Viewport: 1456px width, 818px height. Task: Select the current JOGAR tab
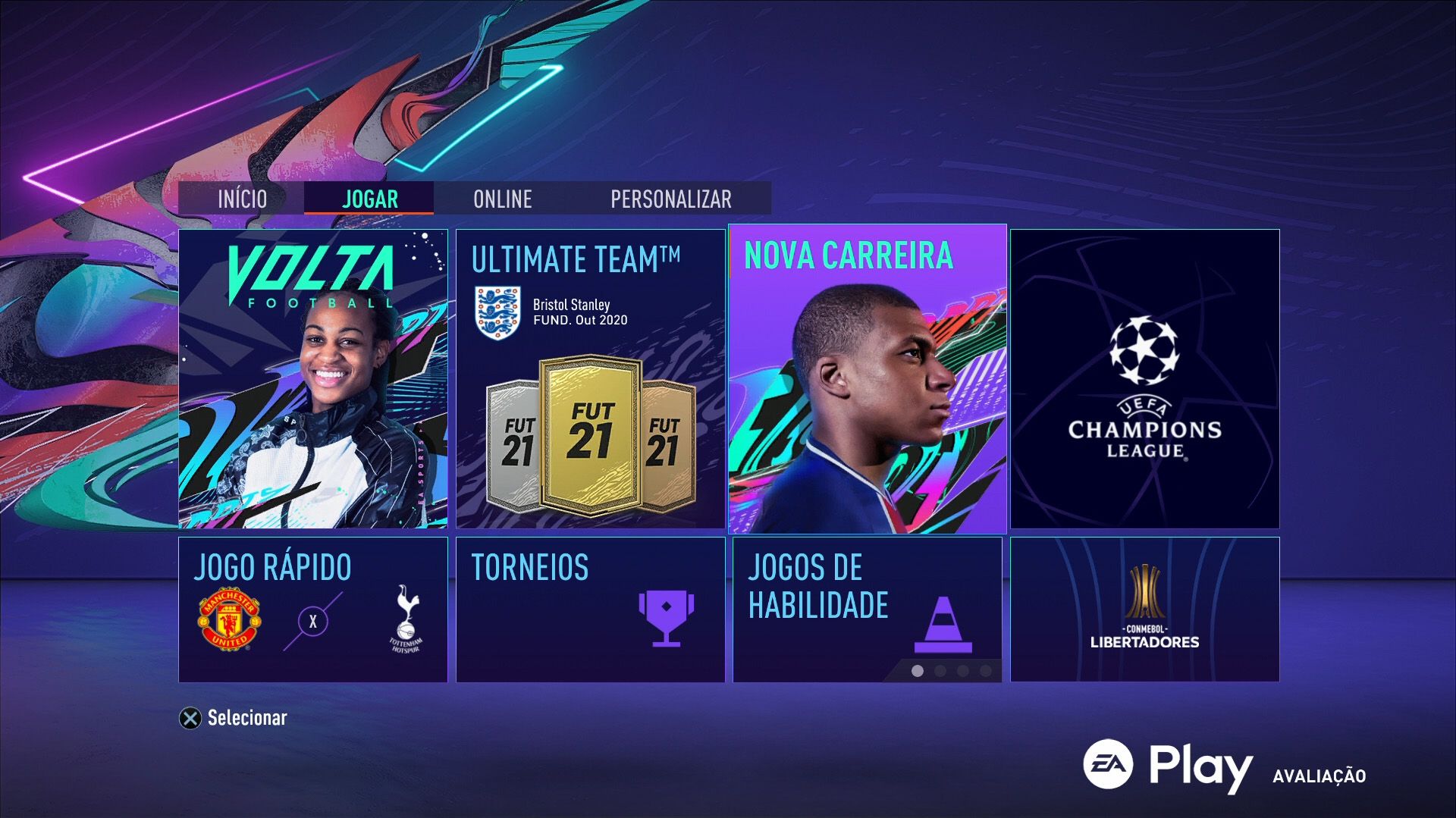(x=369, y=199)
